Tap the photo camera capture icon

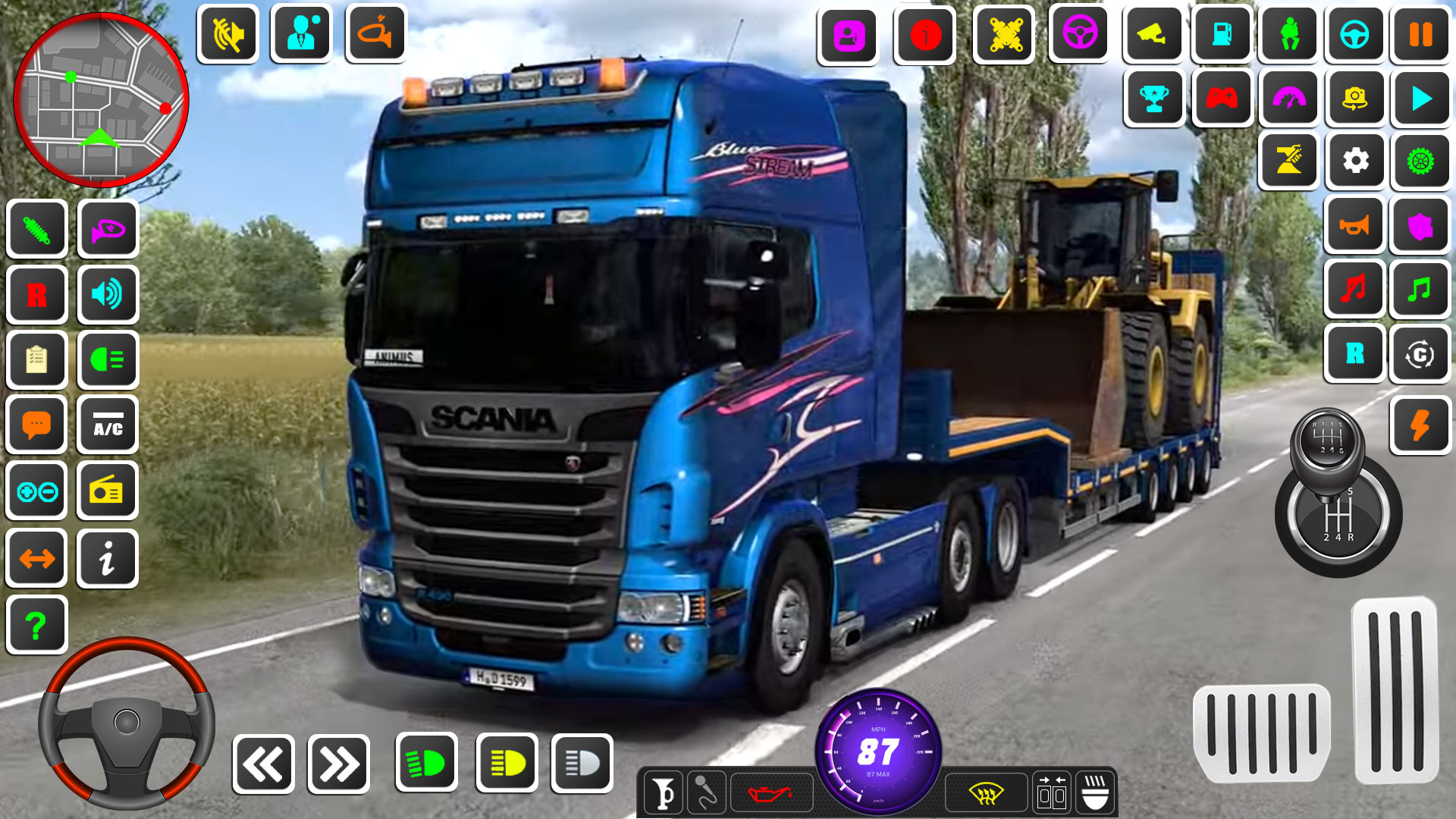click(1355, 99)
